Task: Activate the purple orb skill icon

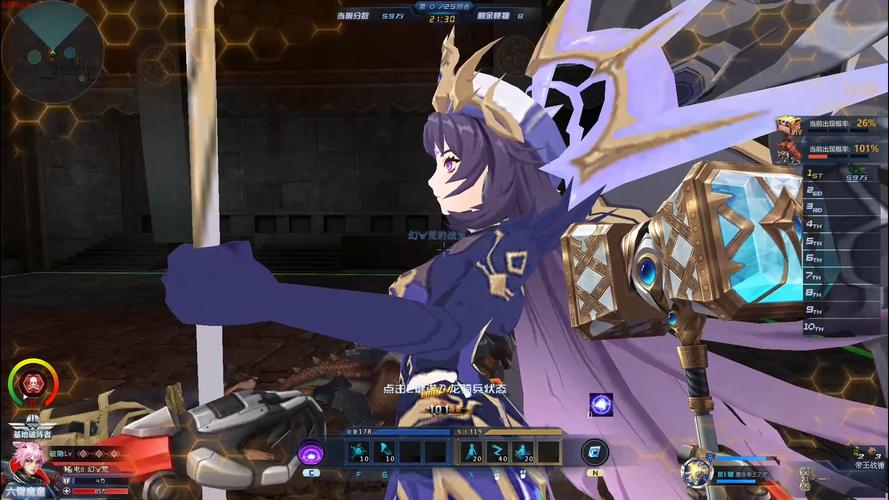Action: (311, 452)
